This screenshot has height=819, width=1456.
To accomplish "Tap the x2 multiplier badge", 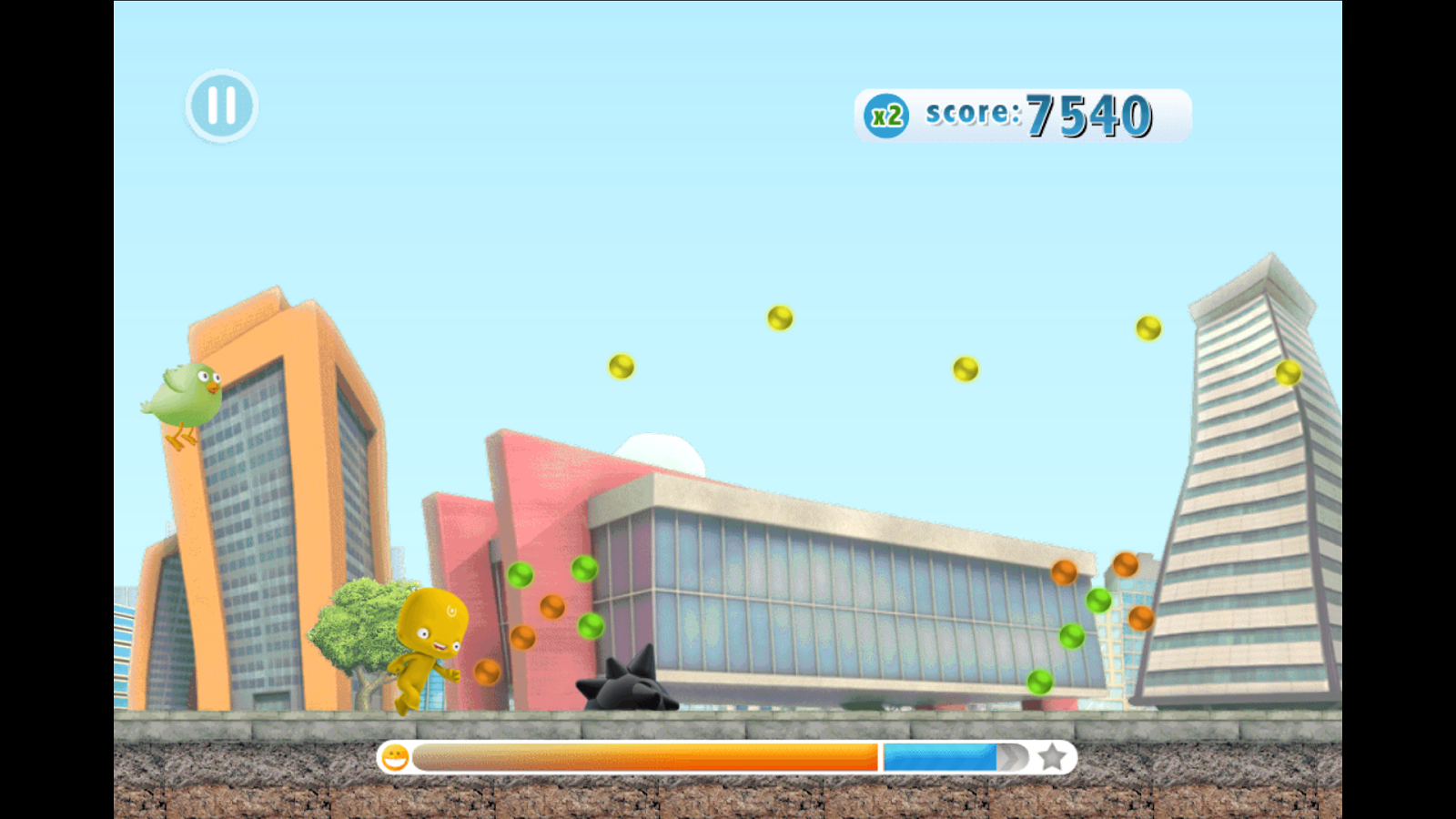I will [885, 113].
